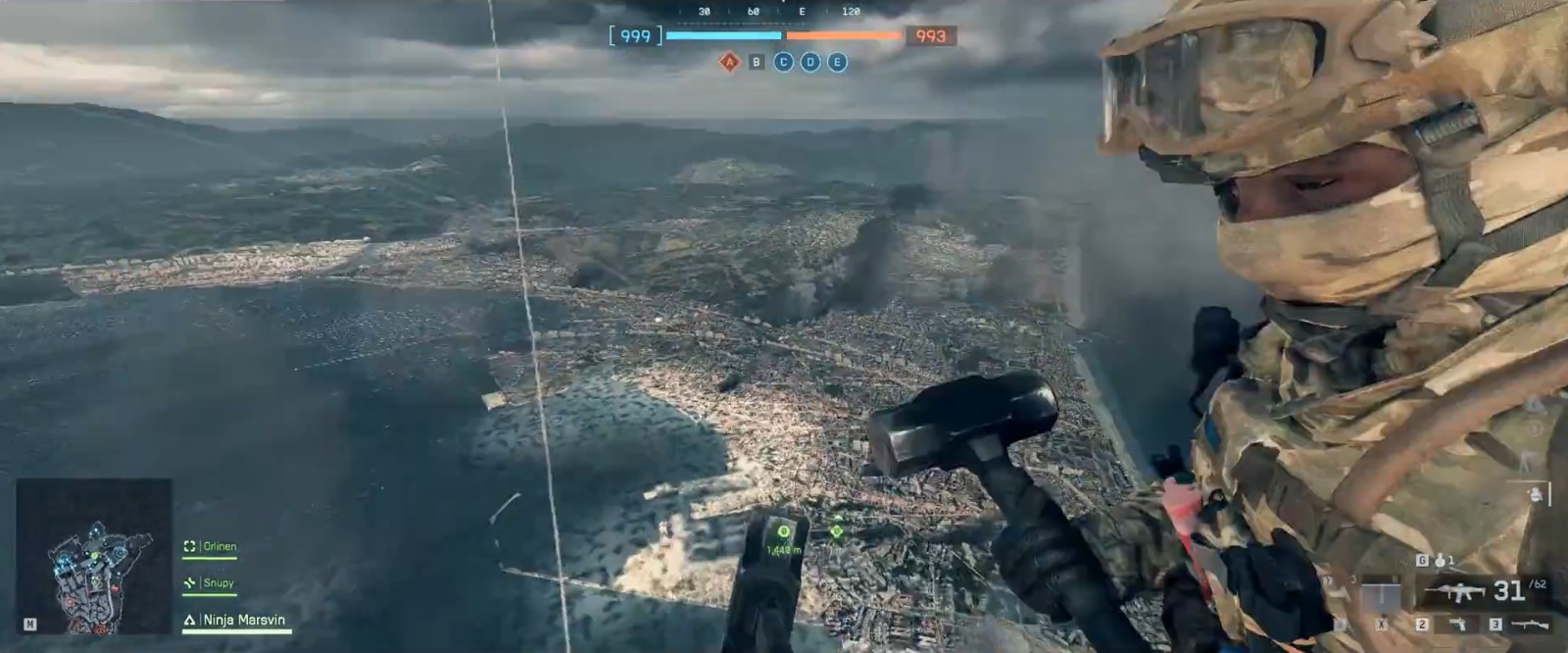Screen dimensions: 1568x653
Task: Select objective A flag marker
Action: point(729,63)
